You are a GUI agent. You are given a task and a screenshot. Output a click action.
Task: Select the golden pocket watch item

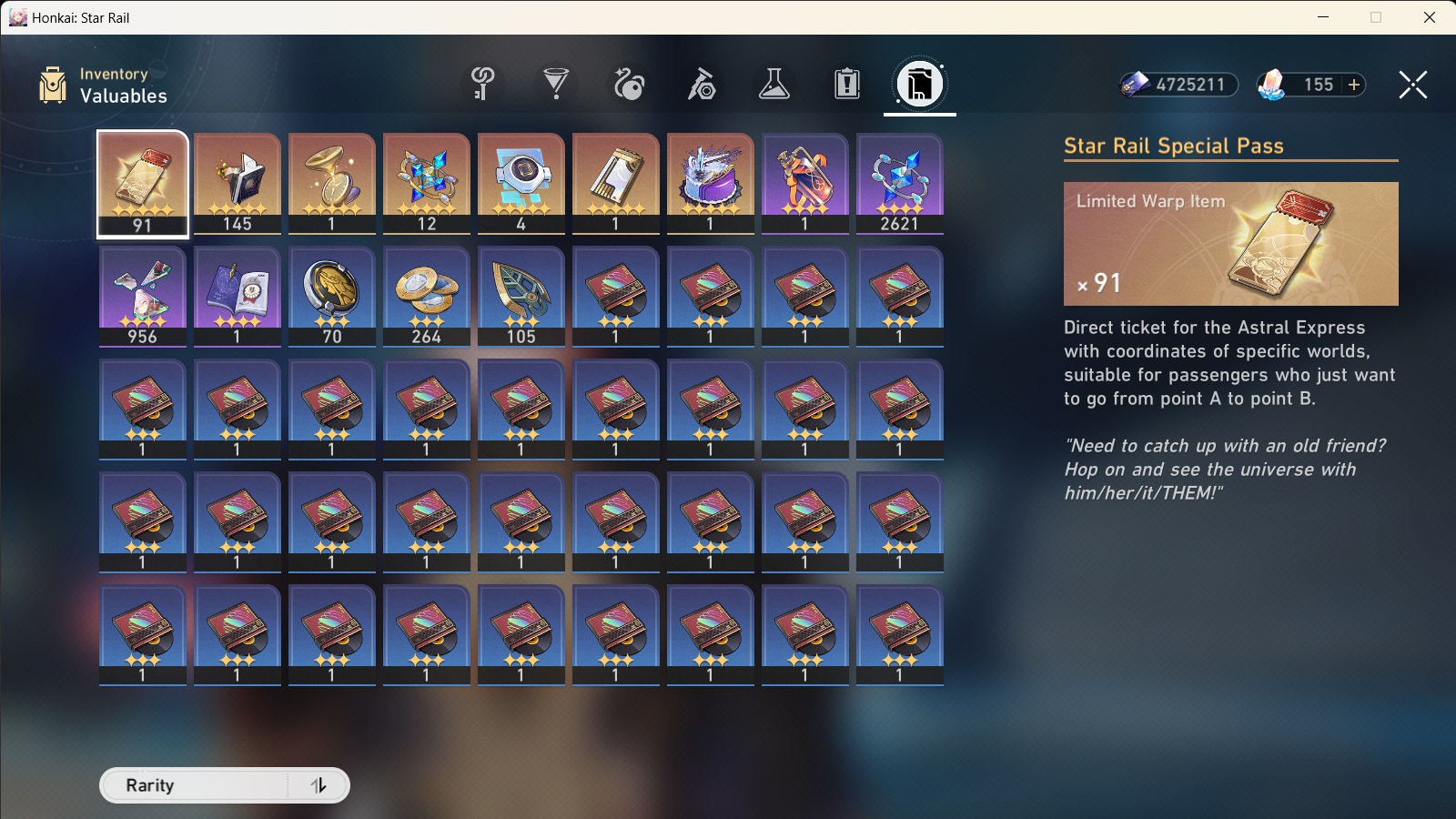click(331, 182)
